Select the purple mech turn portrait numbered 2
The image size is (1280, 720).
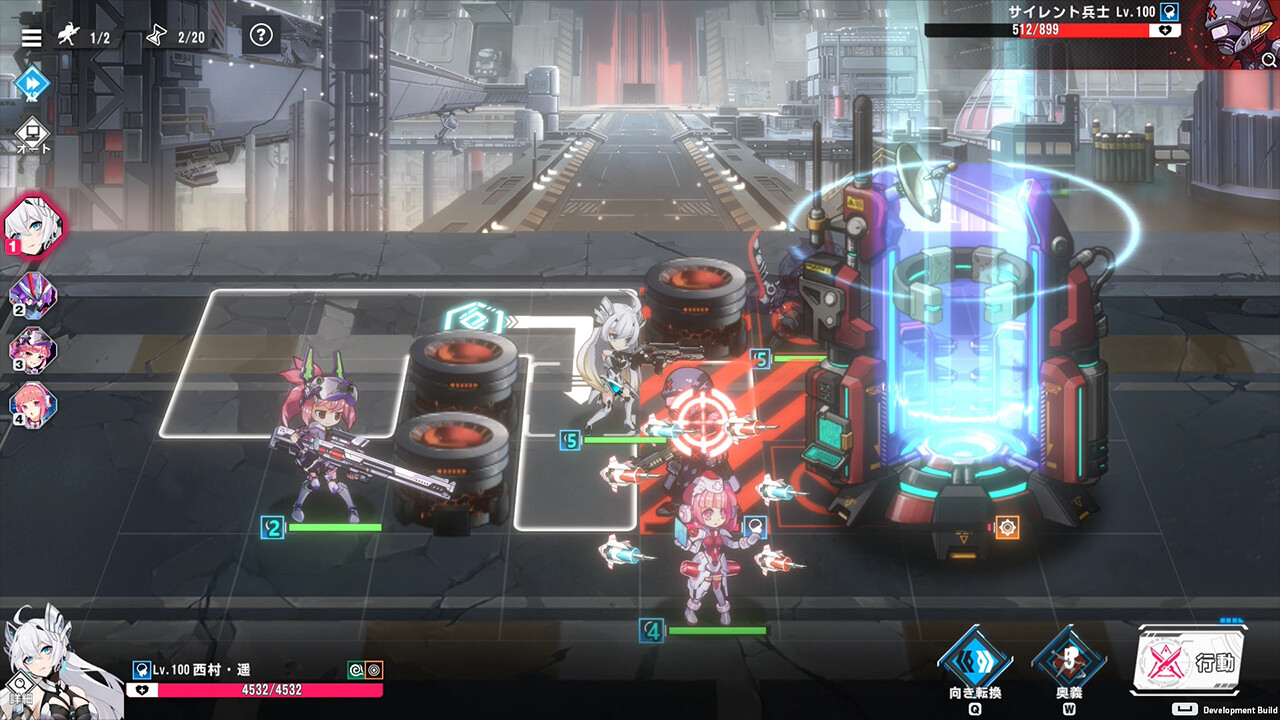click(x=33, y=295)
